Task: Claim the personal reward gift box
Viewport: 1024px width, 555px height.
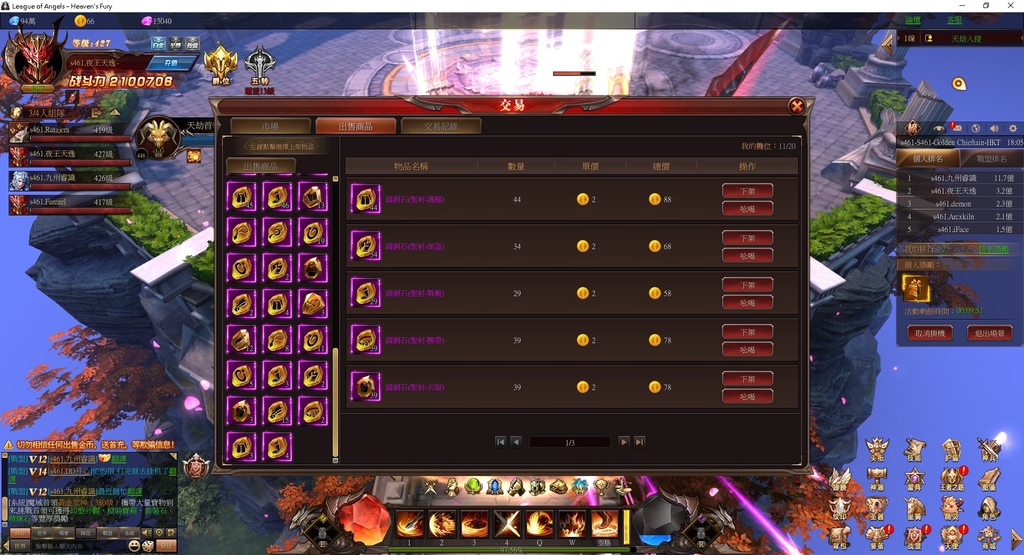Action: coord(916,289)
